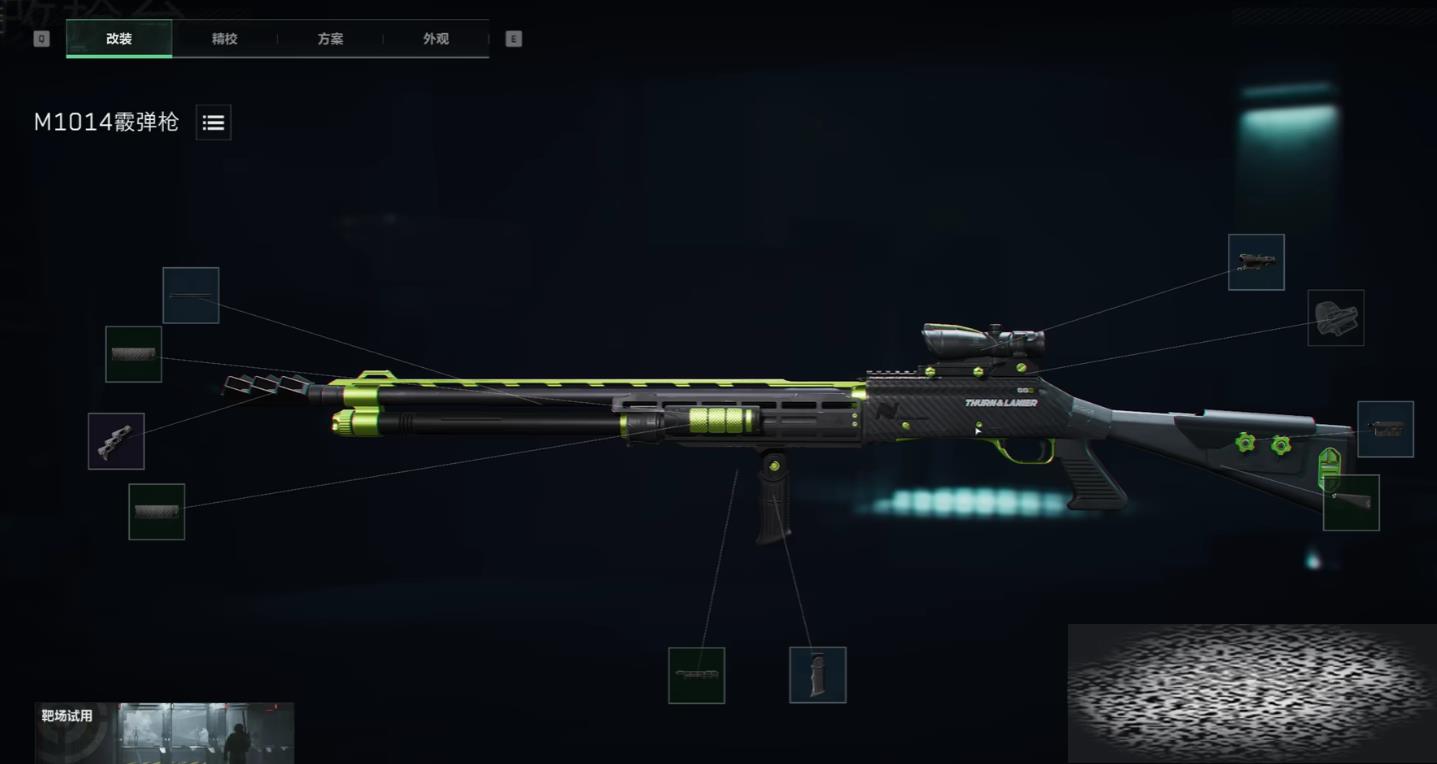Open the 精校 tab
This screenshot has height=764, width=1437.
pos(225,39)
